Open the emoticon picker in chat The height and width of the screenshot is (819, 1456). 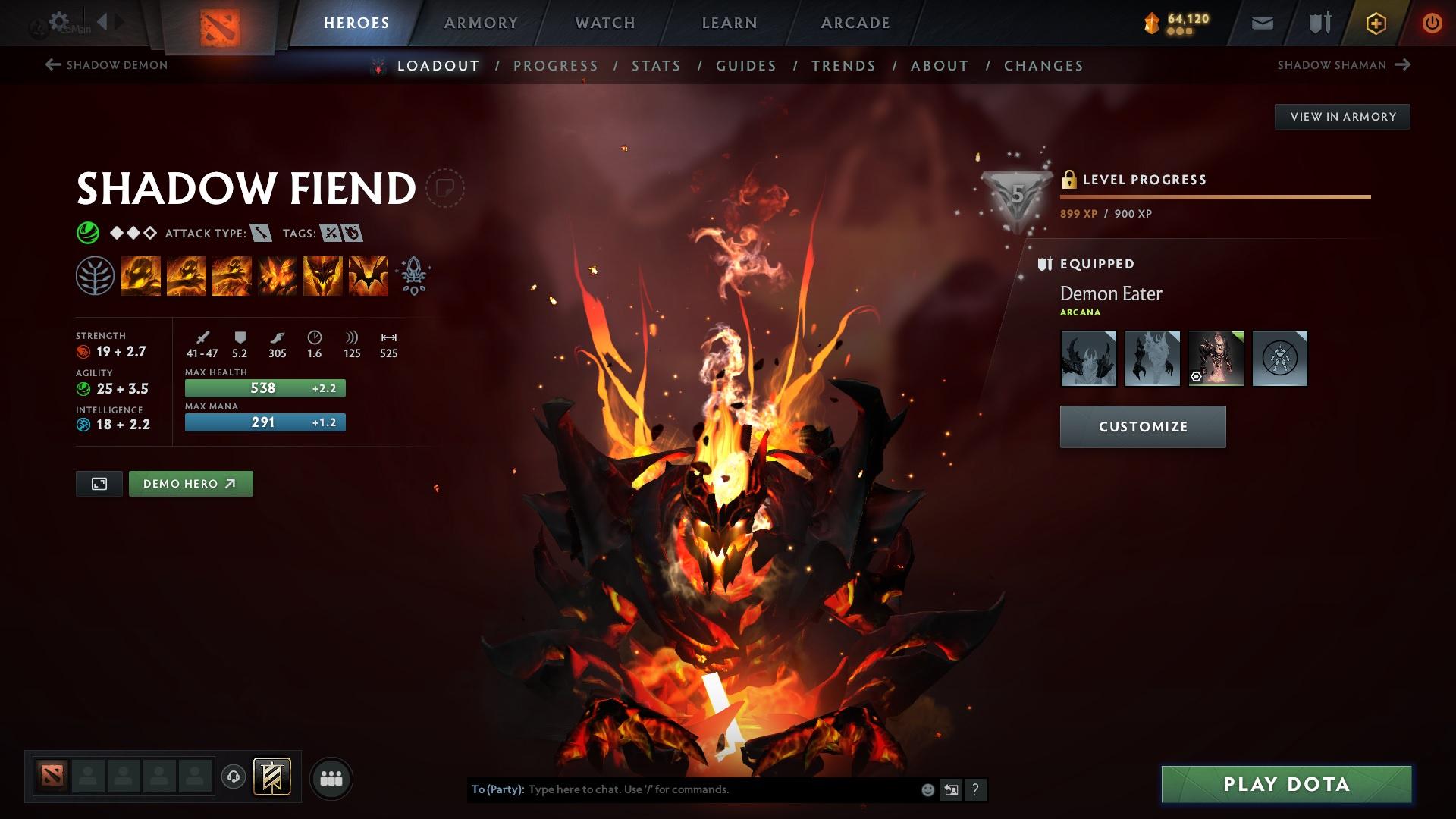(927, 789)
